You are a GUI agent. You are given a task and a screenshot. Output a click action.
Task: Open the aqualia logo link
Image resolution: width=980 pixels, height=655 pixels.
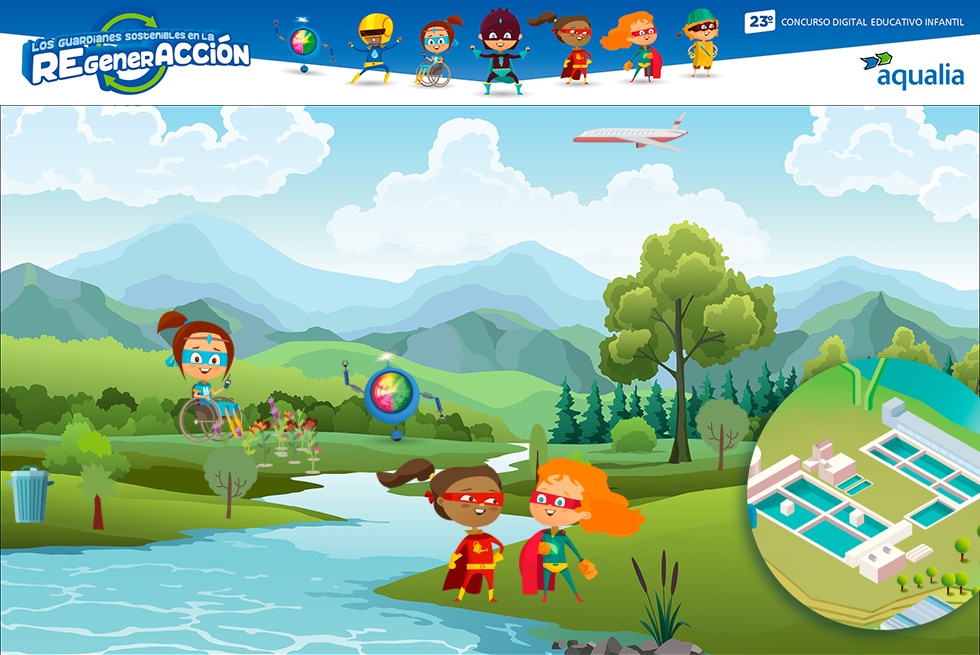click(x=911, y=70)
